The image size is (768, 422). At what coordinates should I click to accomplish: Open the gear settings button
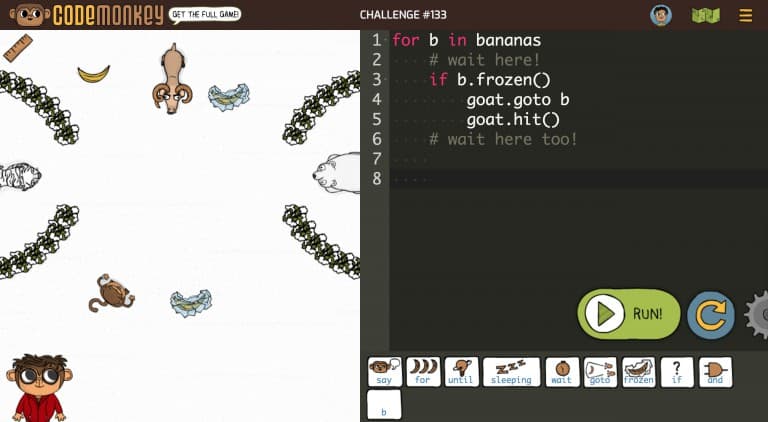(758, 315)
